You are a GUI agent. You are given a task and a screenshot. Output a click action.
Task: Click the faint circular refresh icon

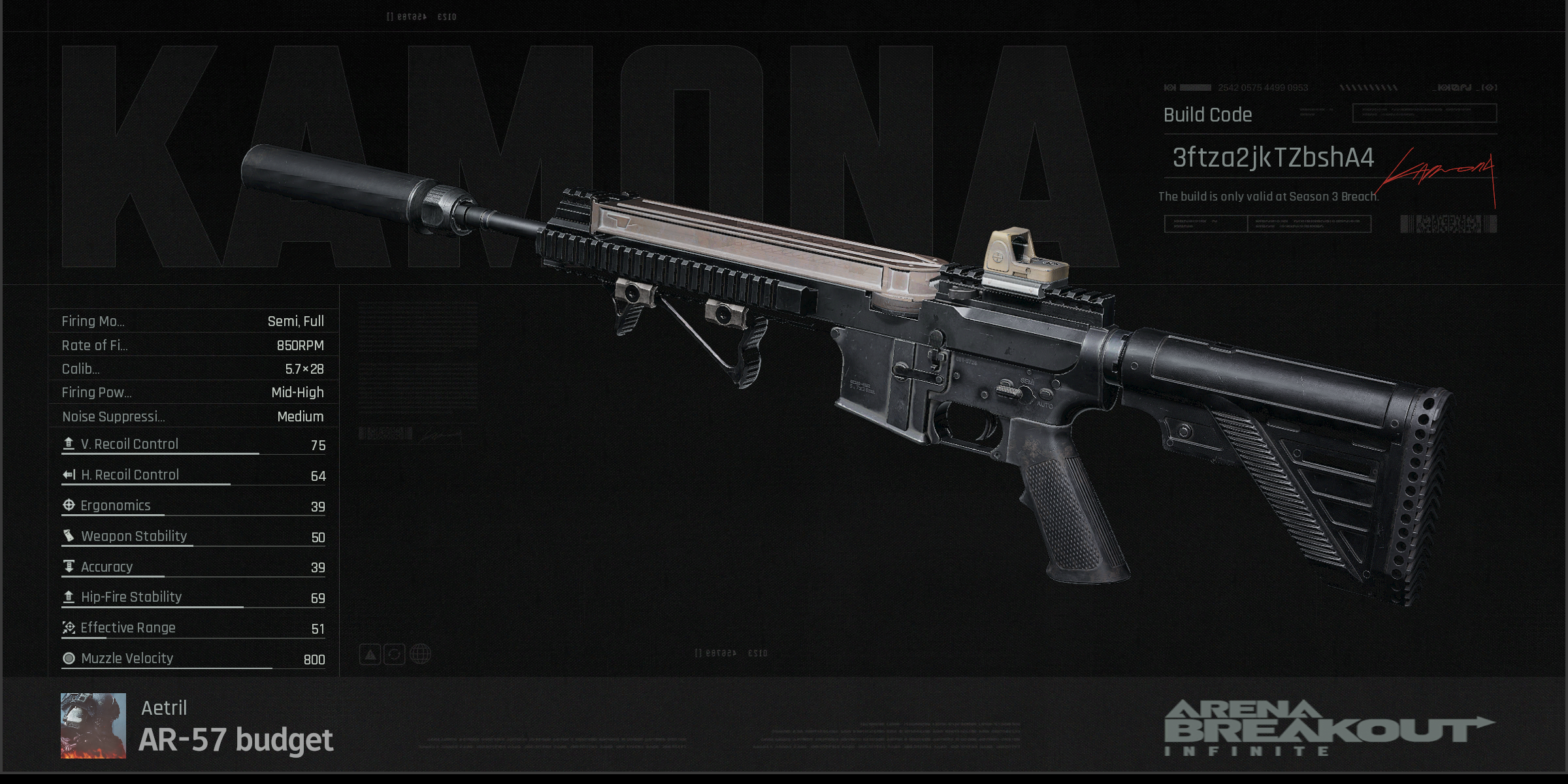(x=395, y=653)
